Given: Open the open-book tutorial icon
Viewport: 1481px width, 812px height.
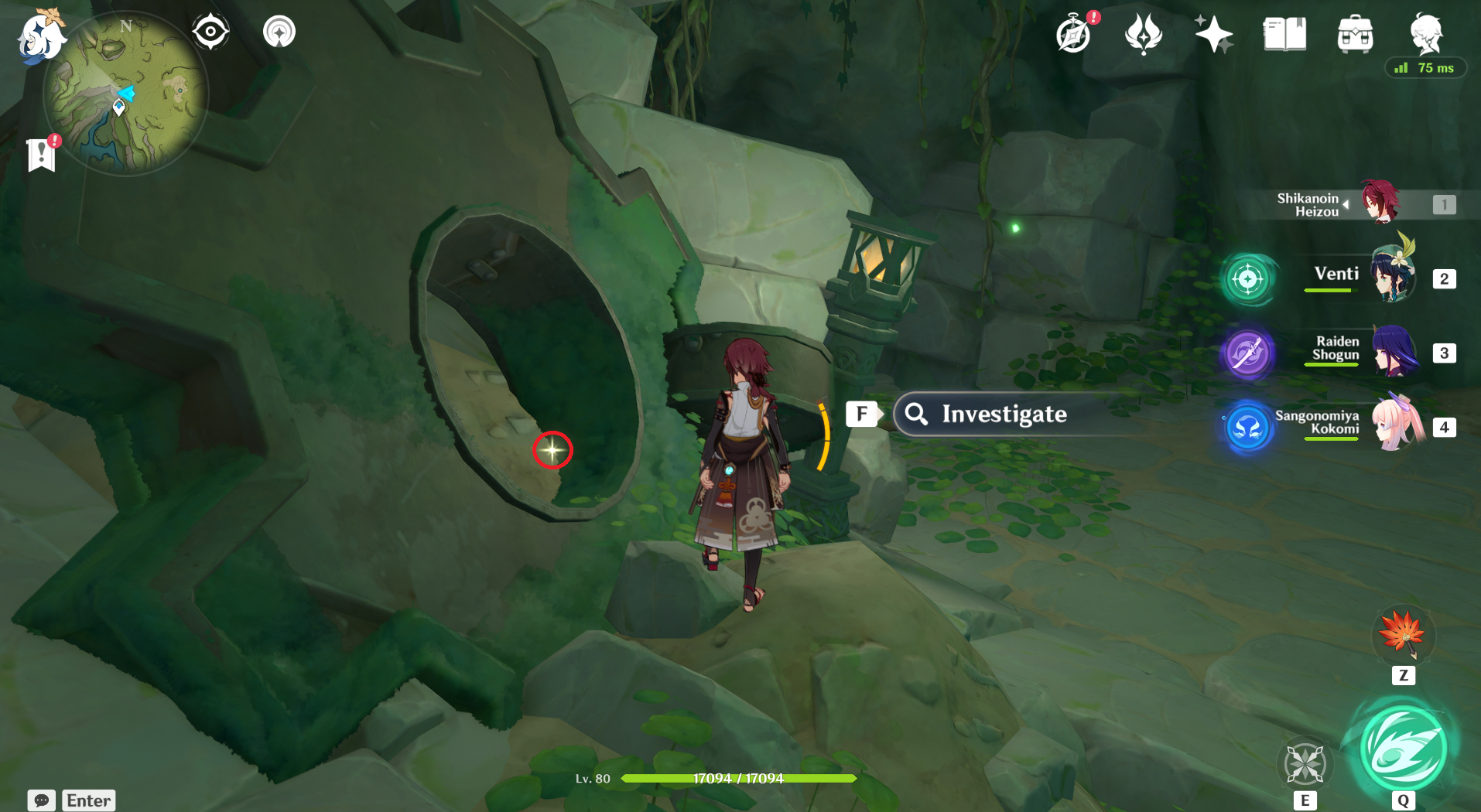Looking at the screenshot, I should pos(1284,35).
